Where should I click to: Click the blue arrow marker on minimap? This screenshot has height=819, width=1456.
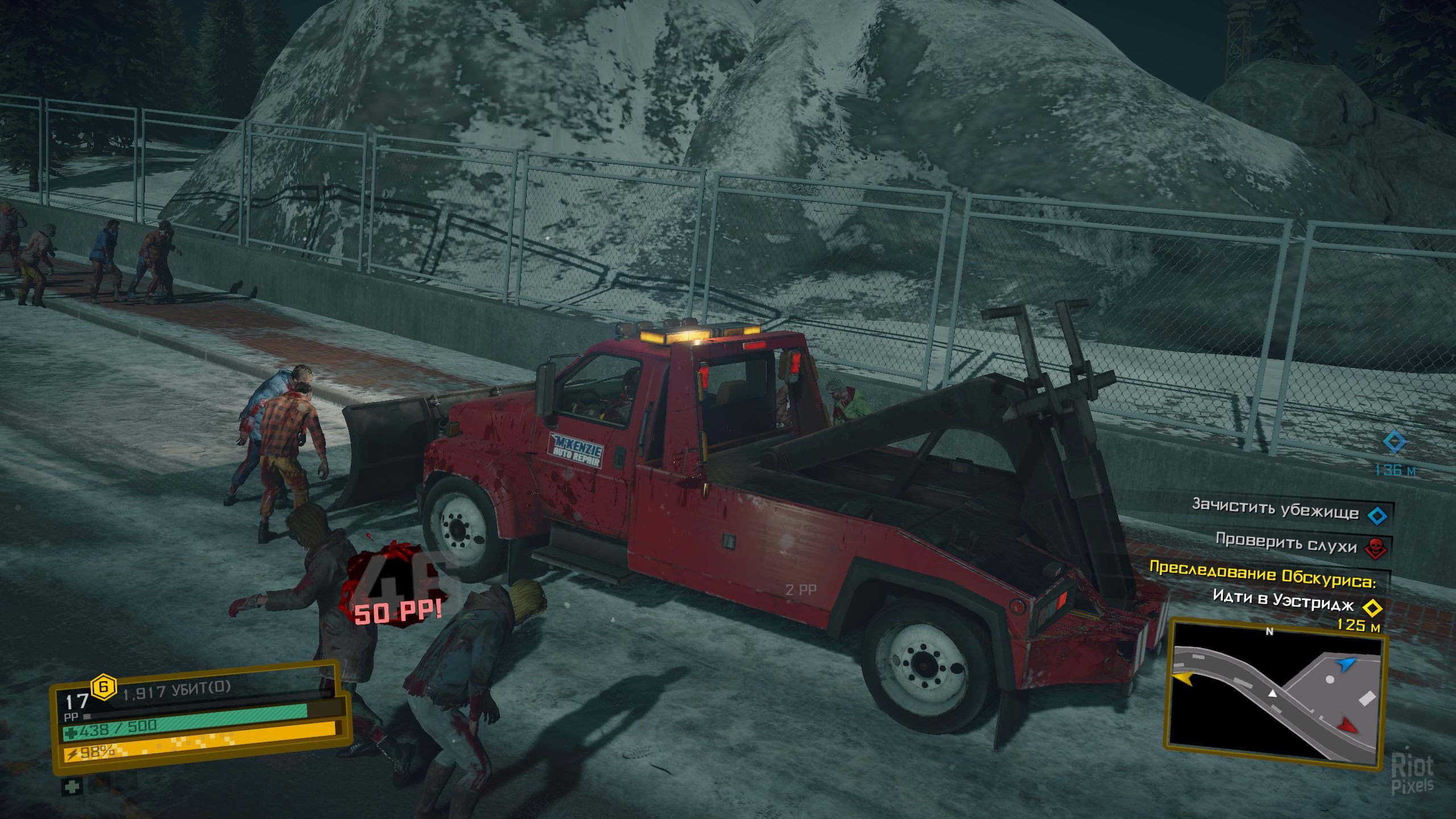coord(1346,664)
